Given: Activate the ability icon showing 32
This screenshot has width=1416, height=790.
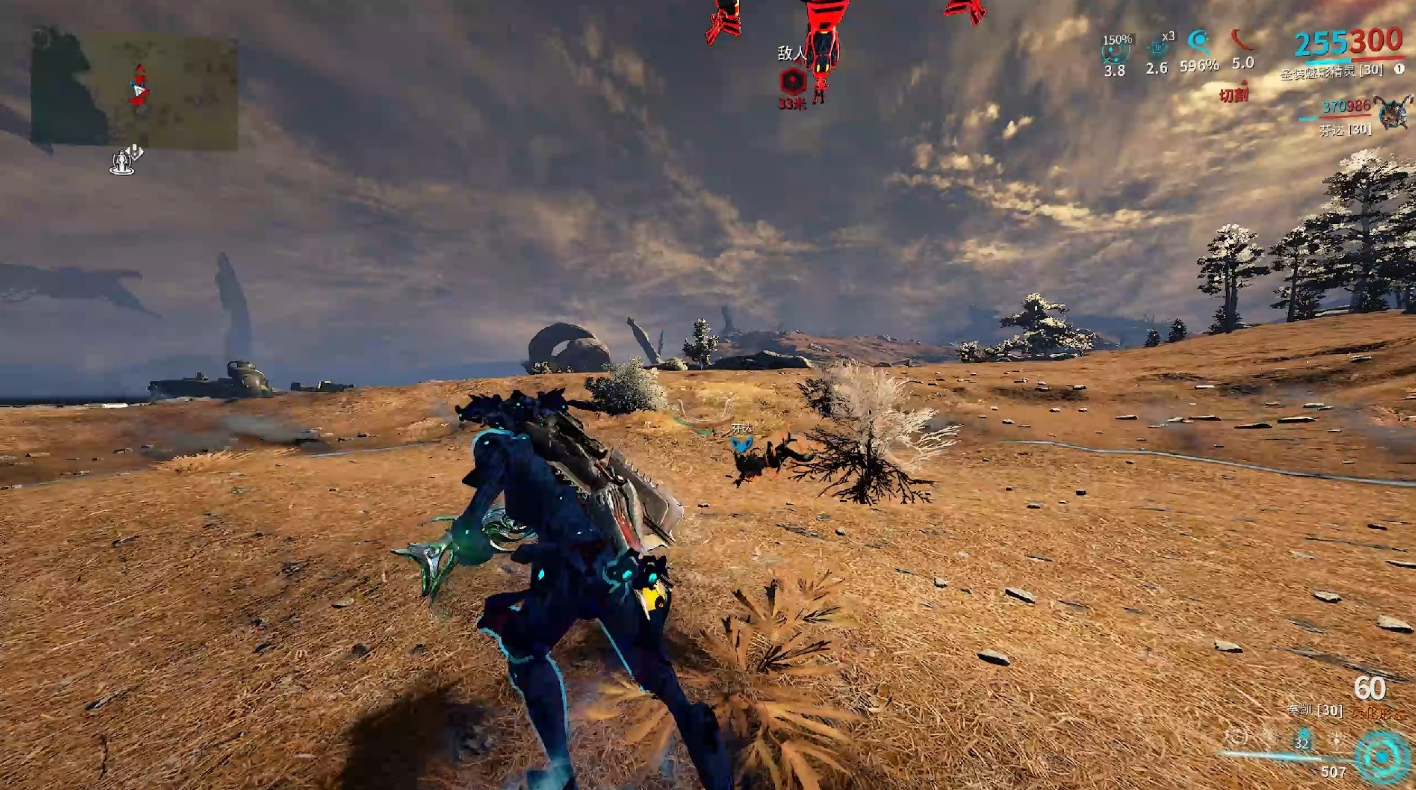Looking at the screenshot, I should click(1303, 739).
